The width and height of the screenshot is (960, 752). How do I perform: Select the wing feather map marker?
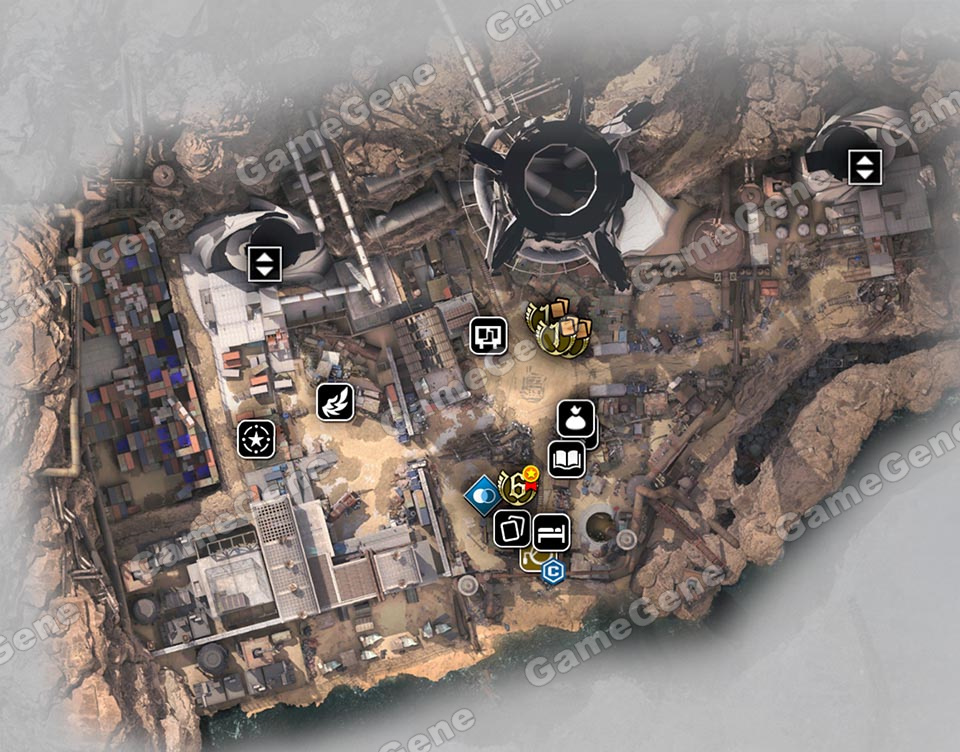point(333,401)
